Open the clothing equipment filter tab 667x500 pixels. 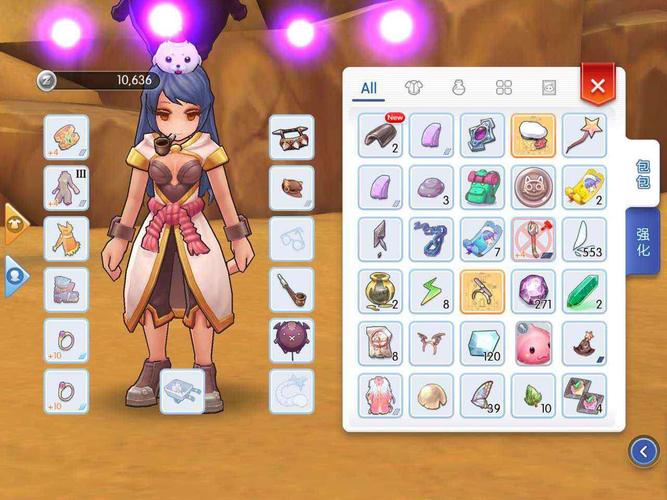414,88
